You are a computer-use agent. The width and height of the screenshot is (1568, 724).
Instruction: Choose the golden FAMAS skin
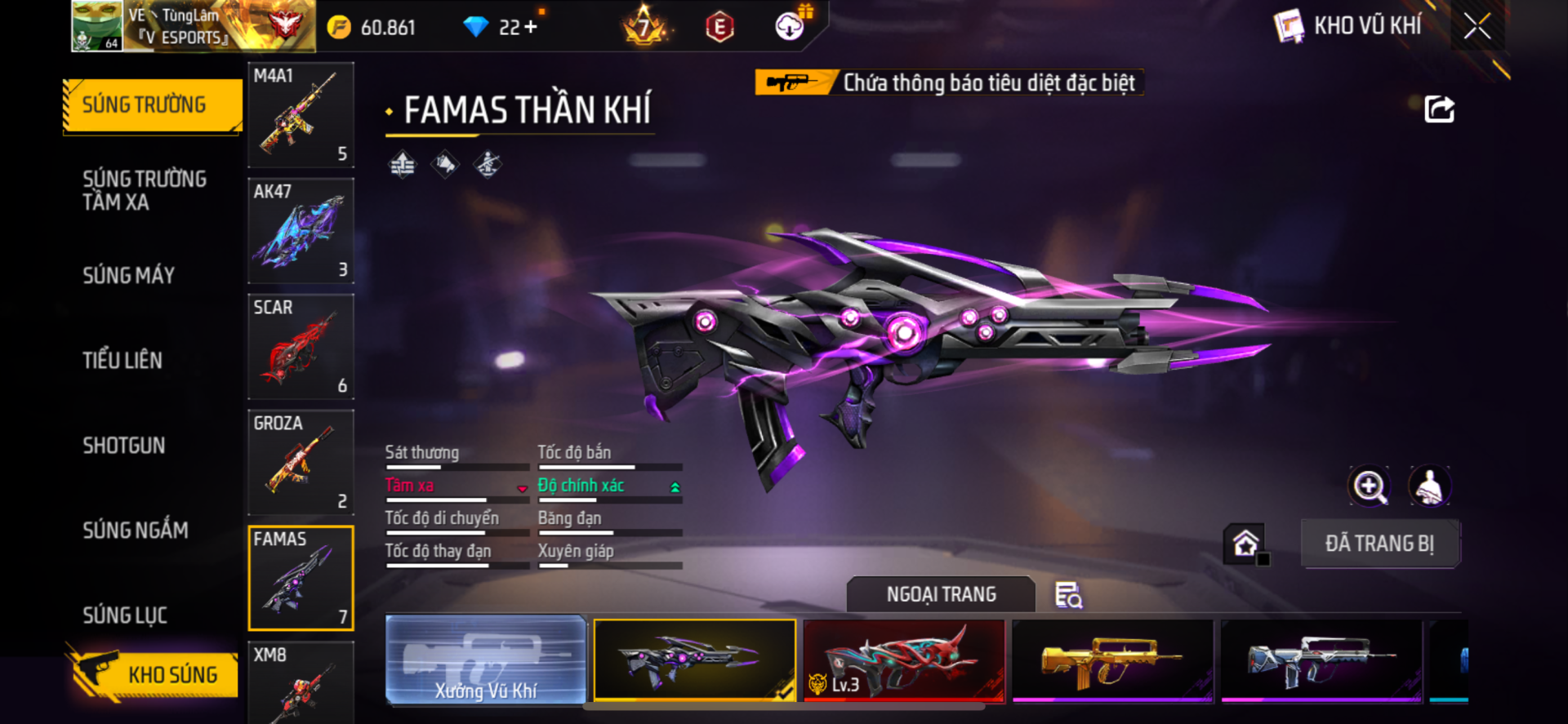1112,660
